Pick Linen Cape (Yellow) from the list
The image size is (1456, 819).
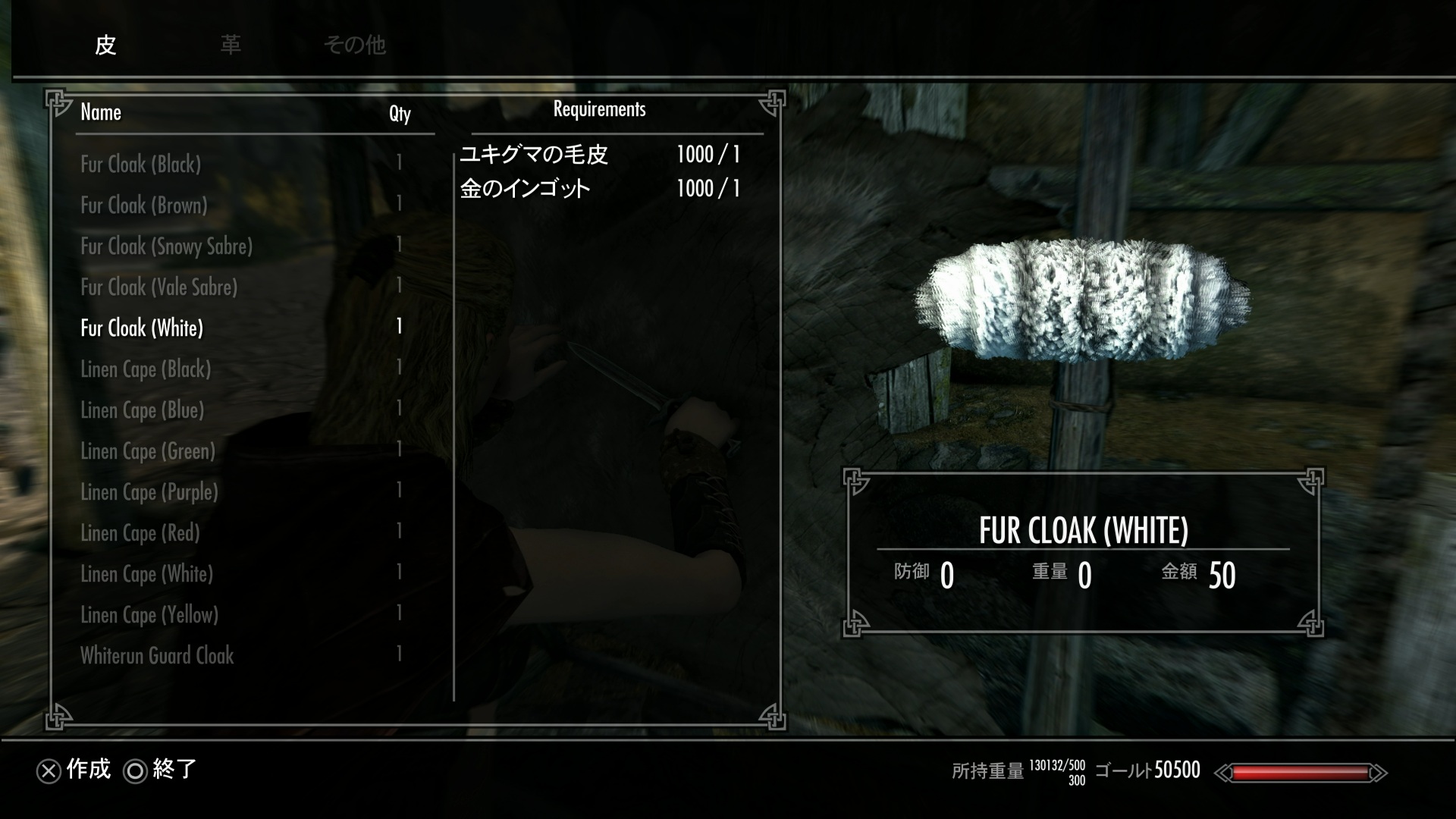(x=149, y=615)
